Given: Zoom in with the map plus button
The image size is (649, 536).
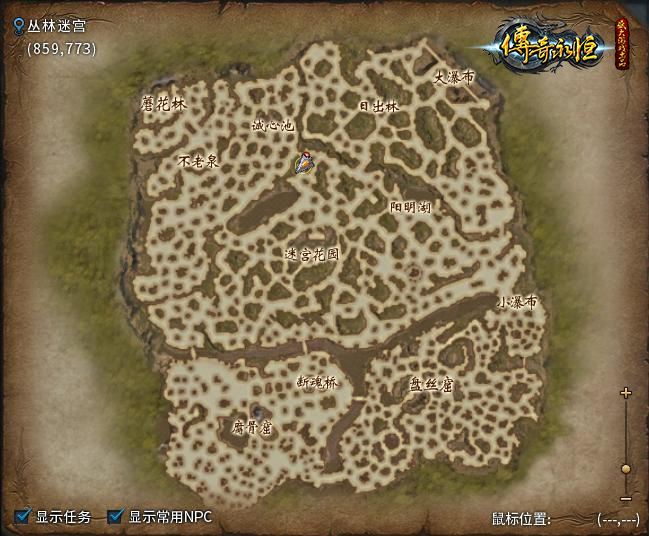Looking at the screenshot, I should 626,393.
